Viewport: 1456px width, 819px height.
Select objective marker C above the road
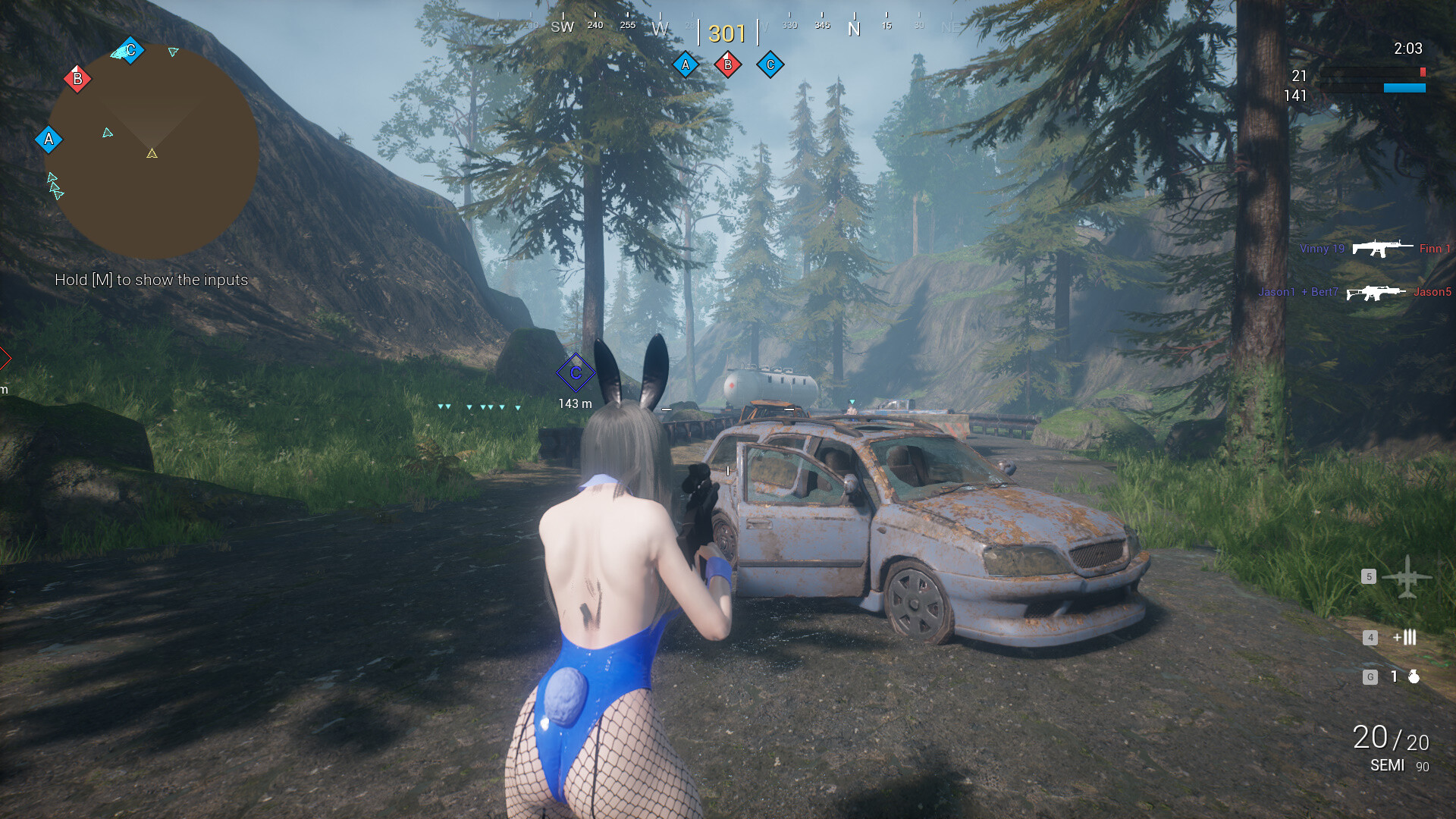[x=576, y=372]
